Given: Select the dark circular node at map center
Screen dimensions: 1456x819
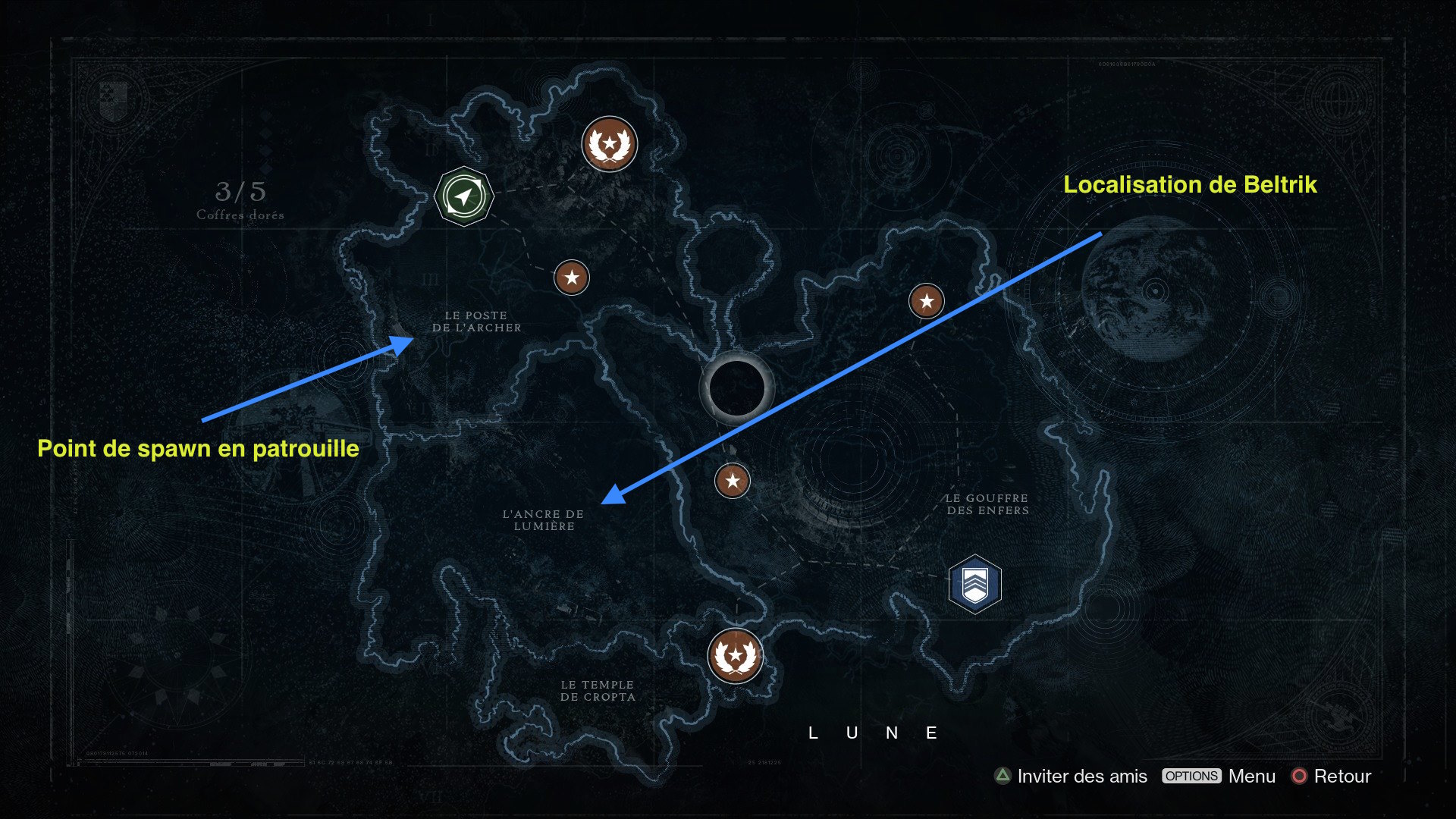Looking at the screenshot, I should point(736,388).
